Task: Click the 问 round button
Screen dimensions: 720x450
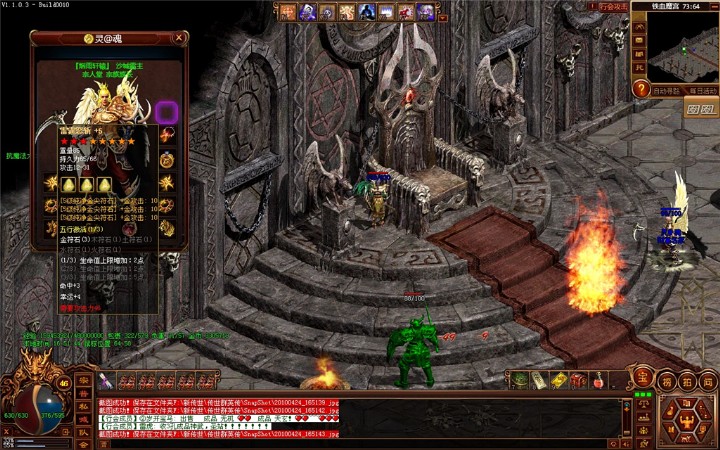Action: click(x=707, y=381)
